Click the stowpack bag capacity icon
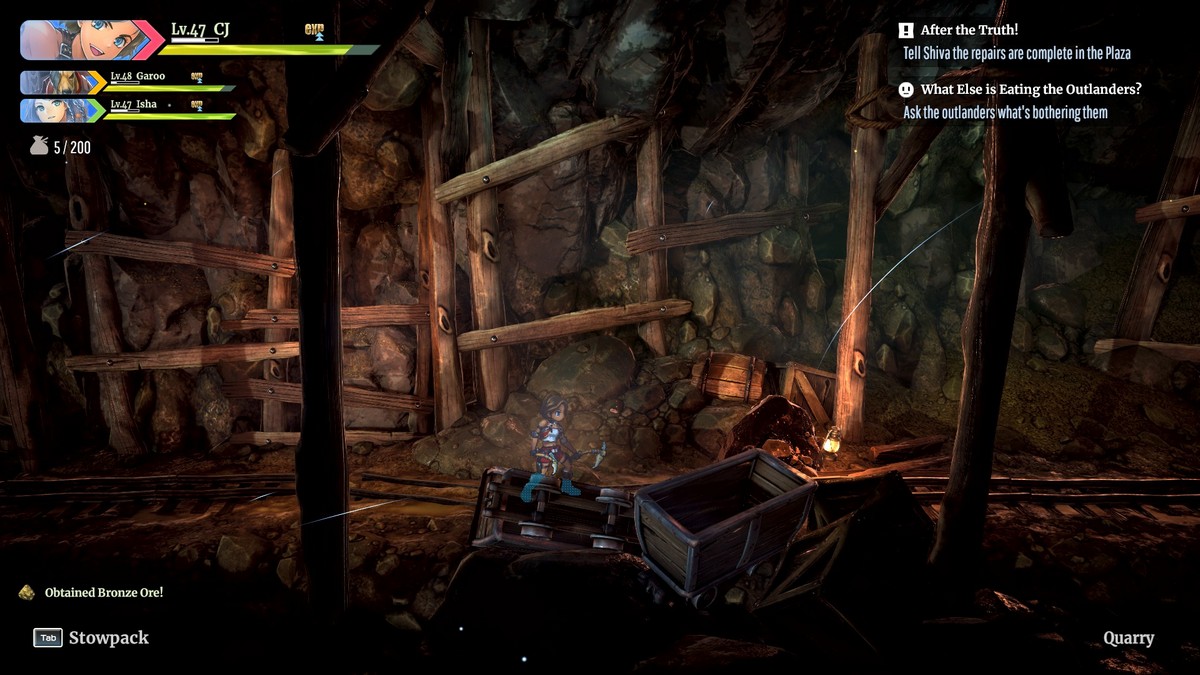1200x675 pixels. (39, 147)
